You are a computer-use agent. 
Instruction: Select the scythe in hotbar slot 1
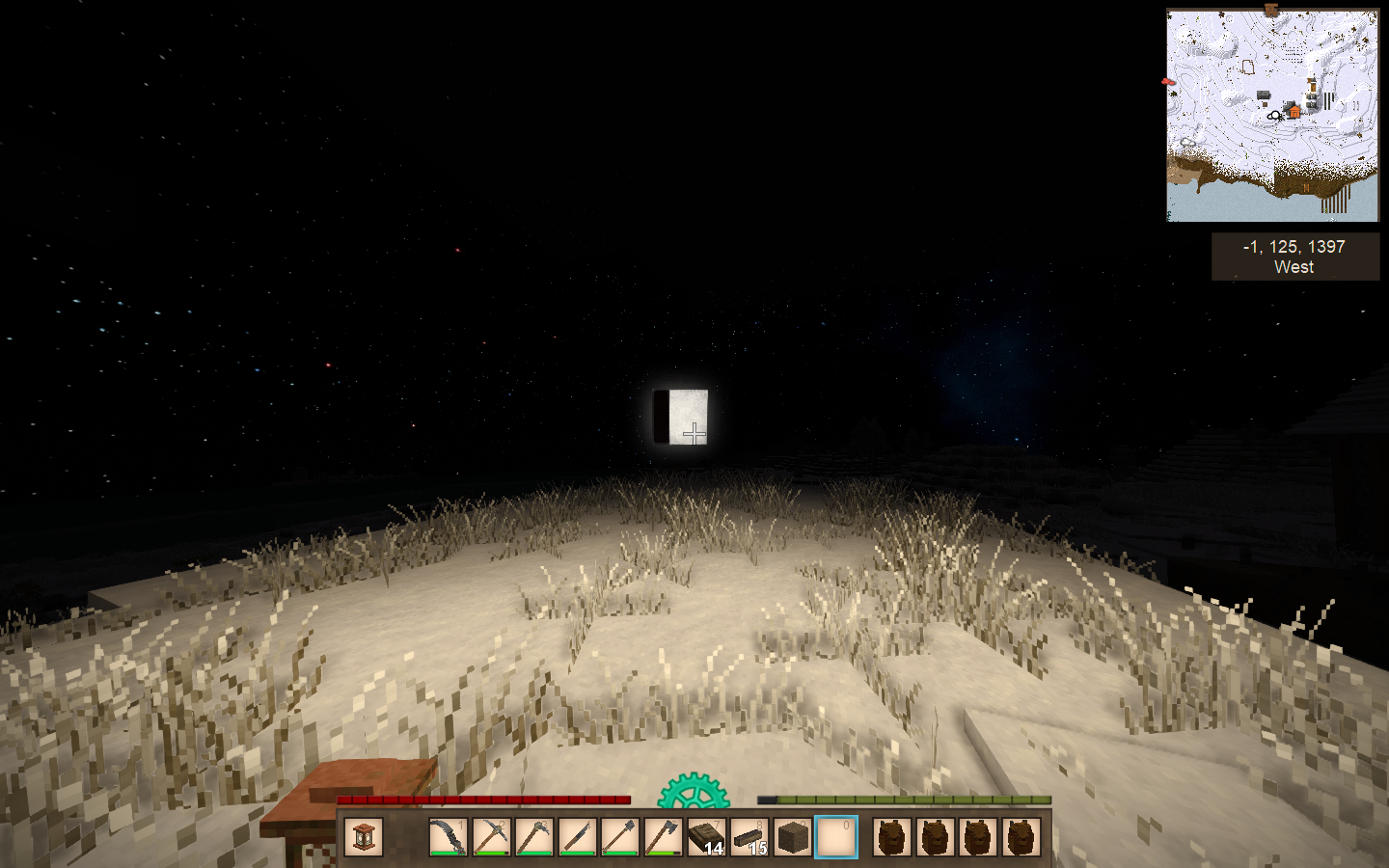(x=449, y=837)
